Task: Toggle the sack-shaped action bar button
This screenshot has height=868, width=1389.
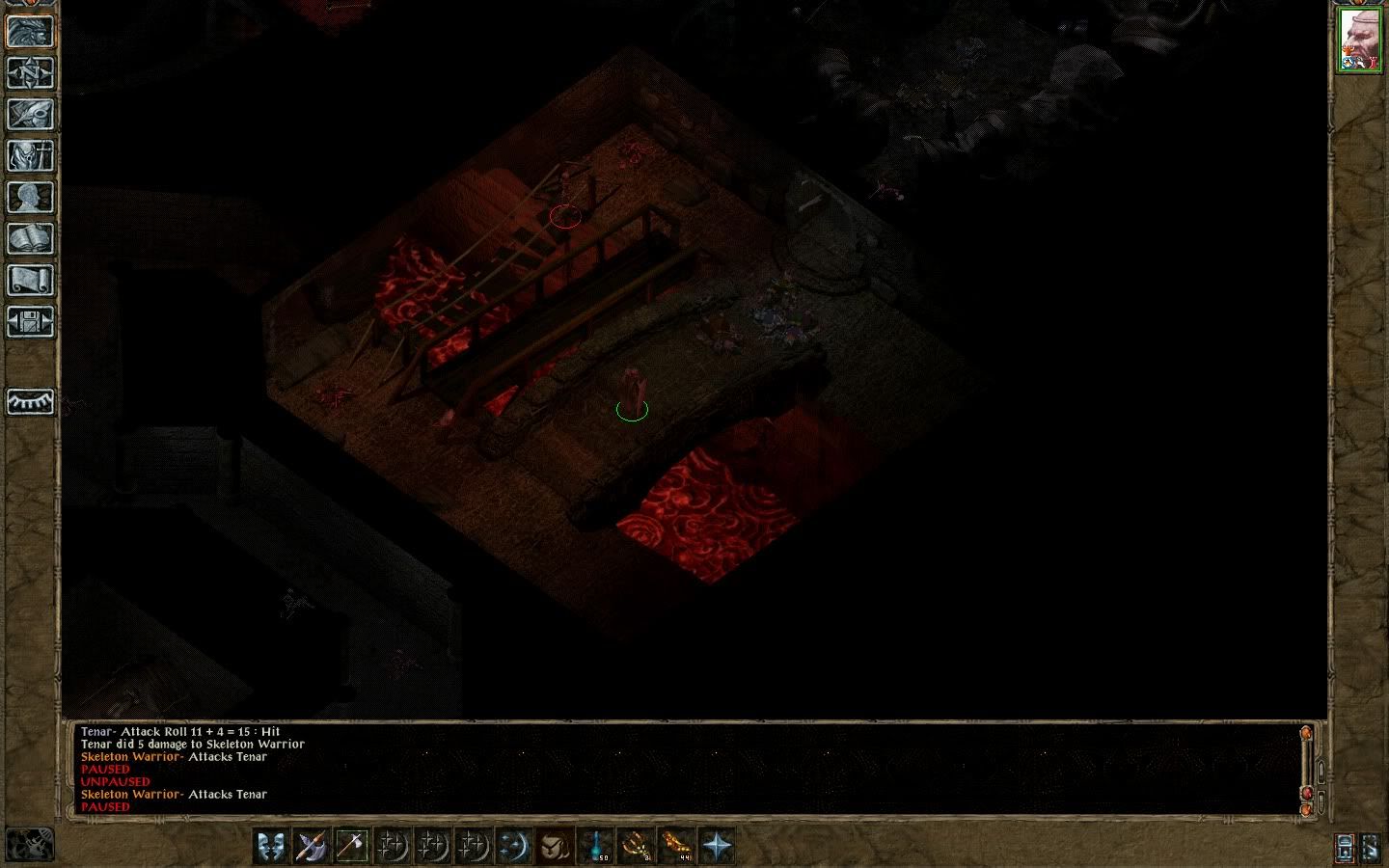Action: [555, 846]
